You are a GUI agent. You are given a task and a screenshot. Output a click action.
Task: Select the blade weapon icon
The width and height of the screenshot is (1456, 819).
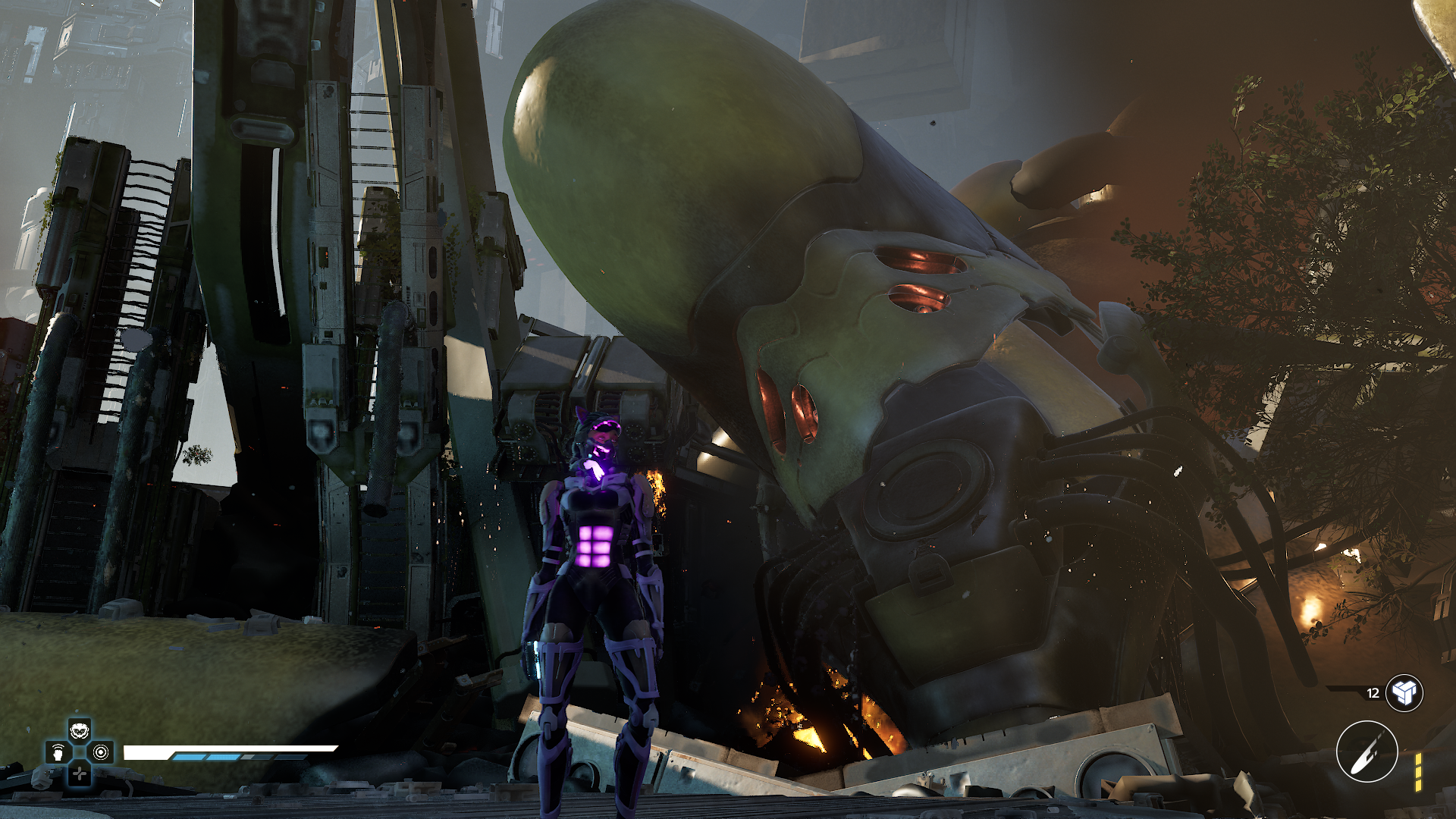pyautogui.click(x=1367, y=752)
